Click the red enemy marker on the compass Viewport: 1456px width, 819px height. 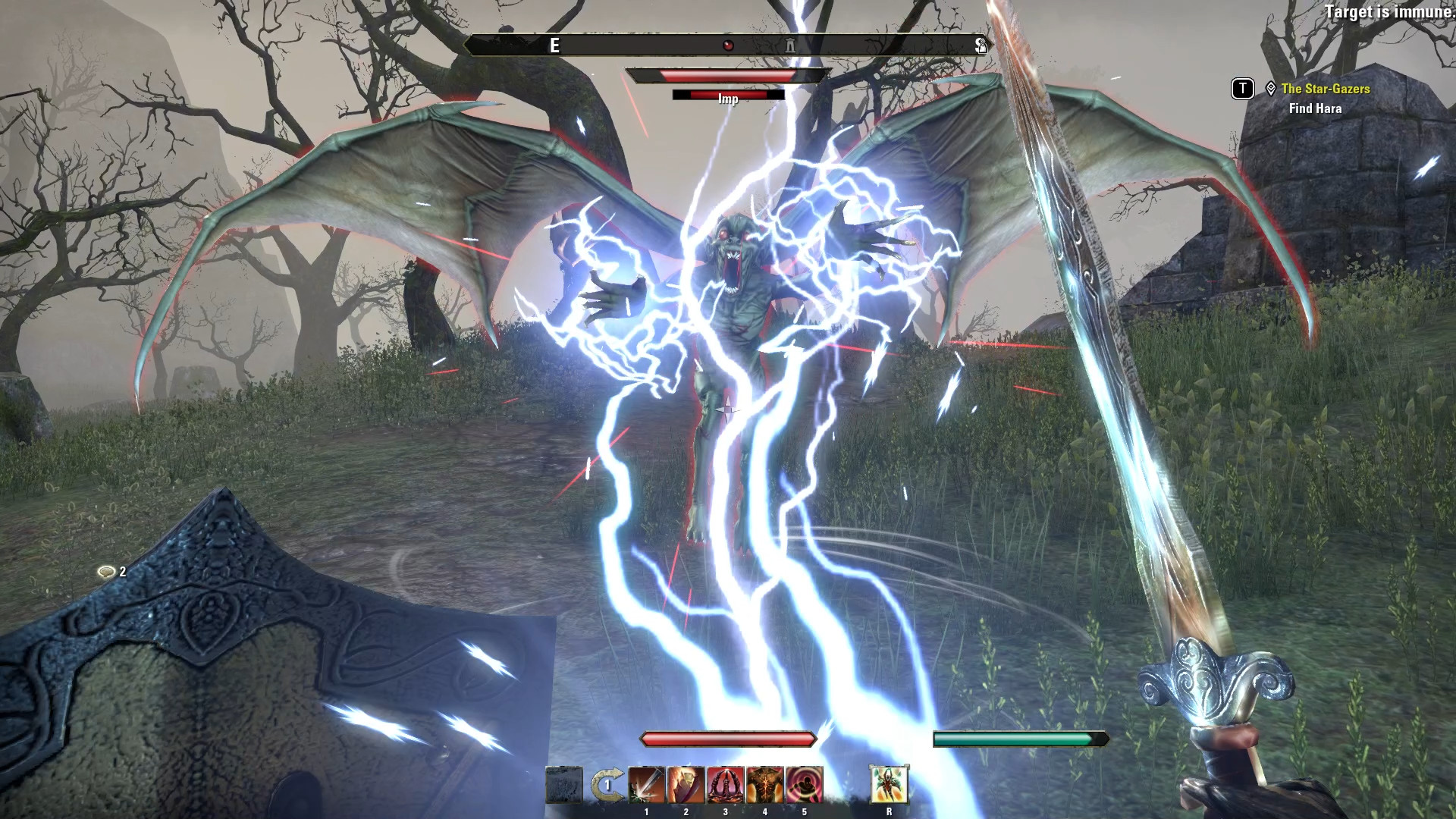(728, 45)
